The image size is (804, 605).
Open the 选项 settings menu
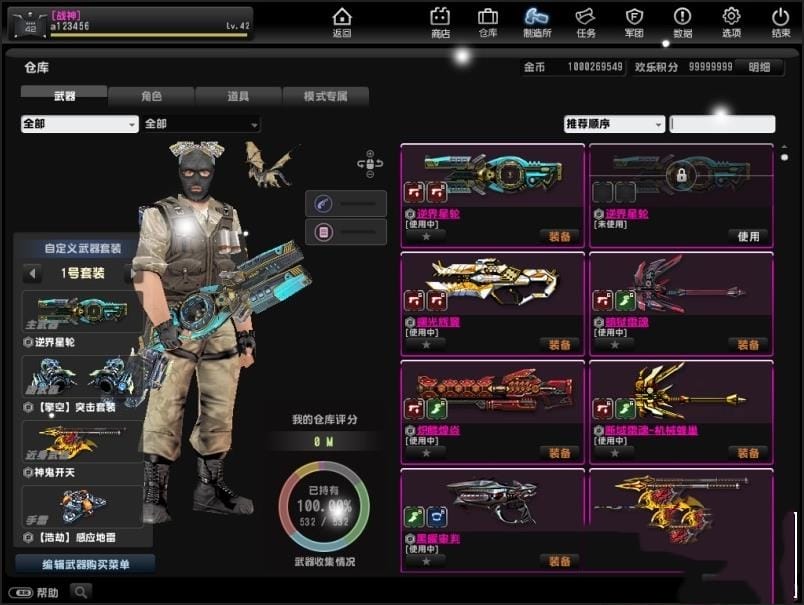point(731,22)
